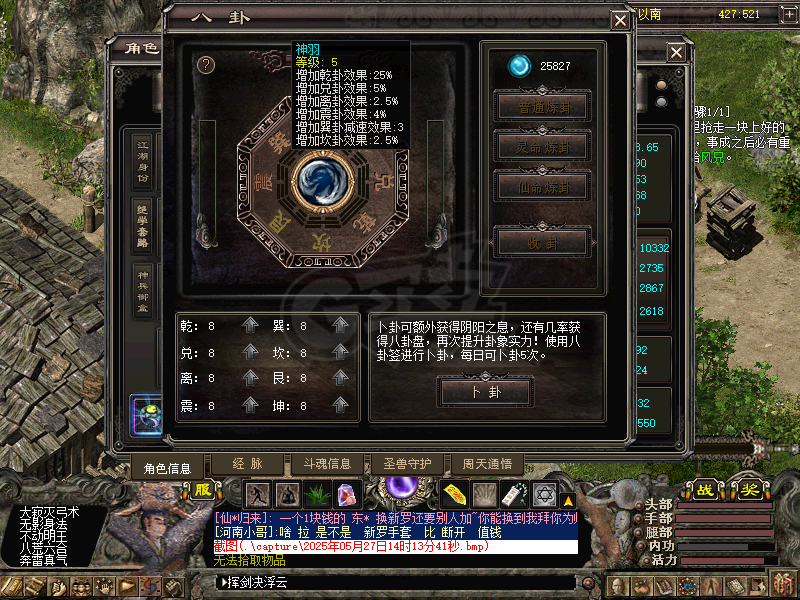The height and width of the screenshot is (600, 800).
Task: Click the 战 button near the status bars
Action: point(706,490)
